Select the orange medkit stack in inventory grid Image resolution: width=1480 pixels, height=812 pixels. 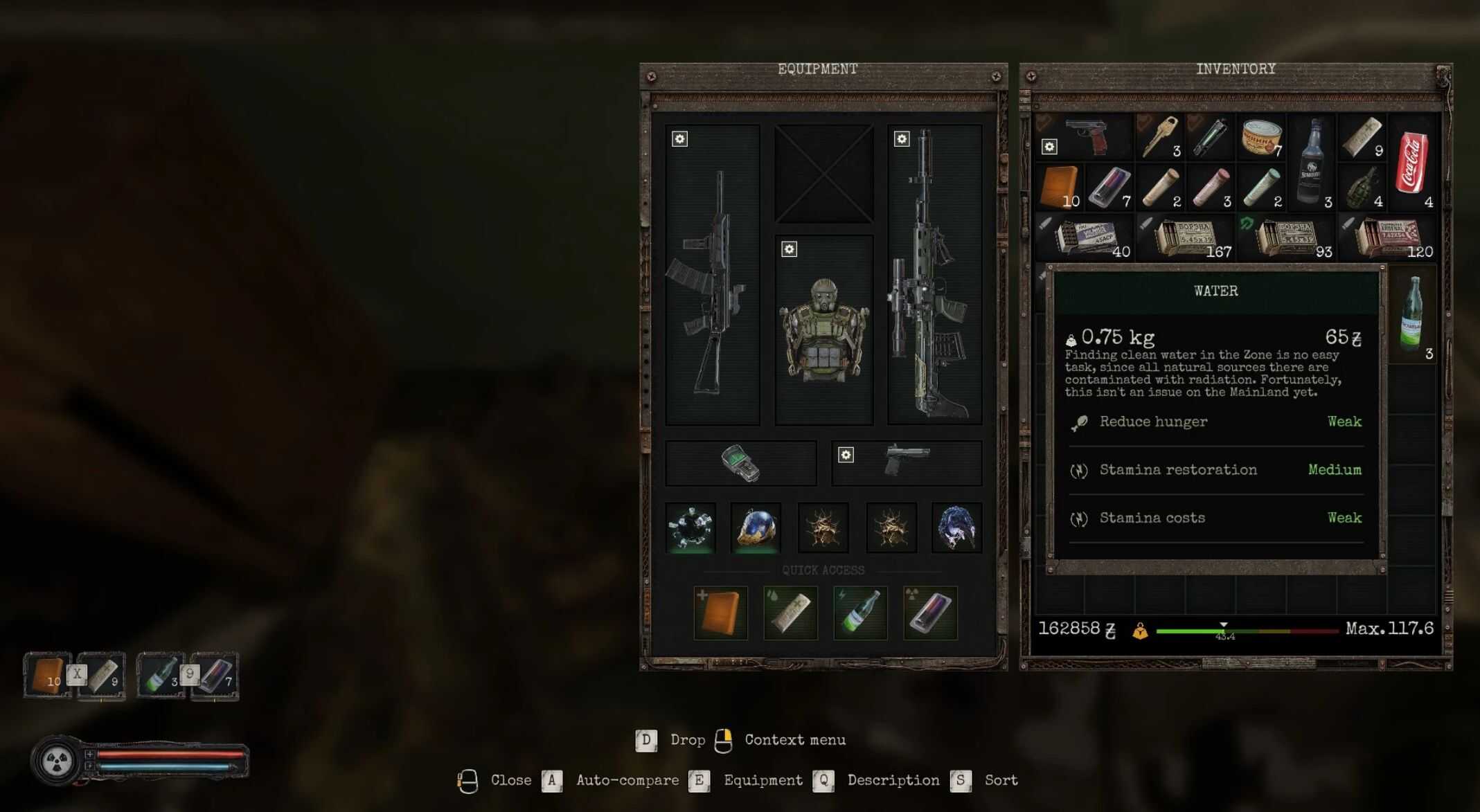(x=1060, y=187)
